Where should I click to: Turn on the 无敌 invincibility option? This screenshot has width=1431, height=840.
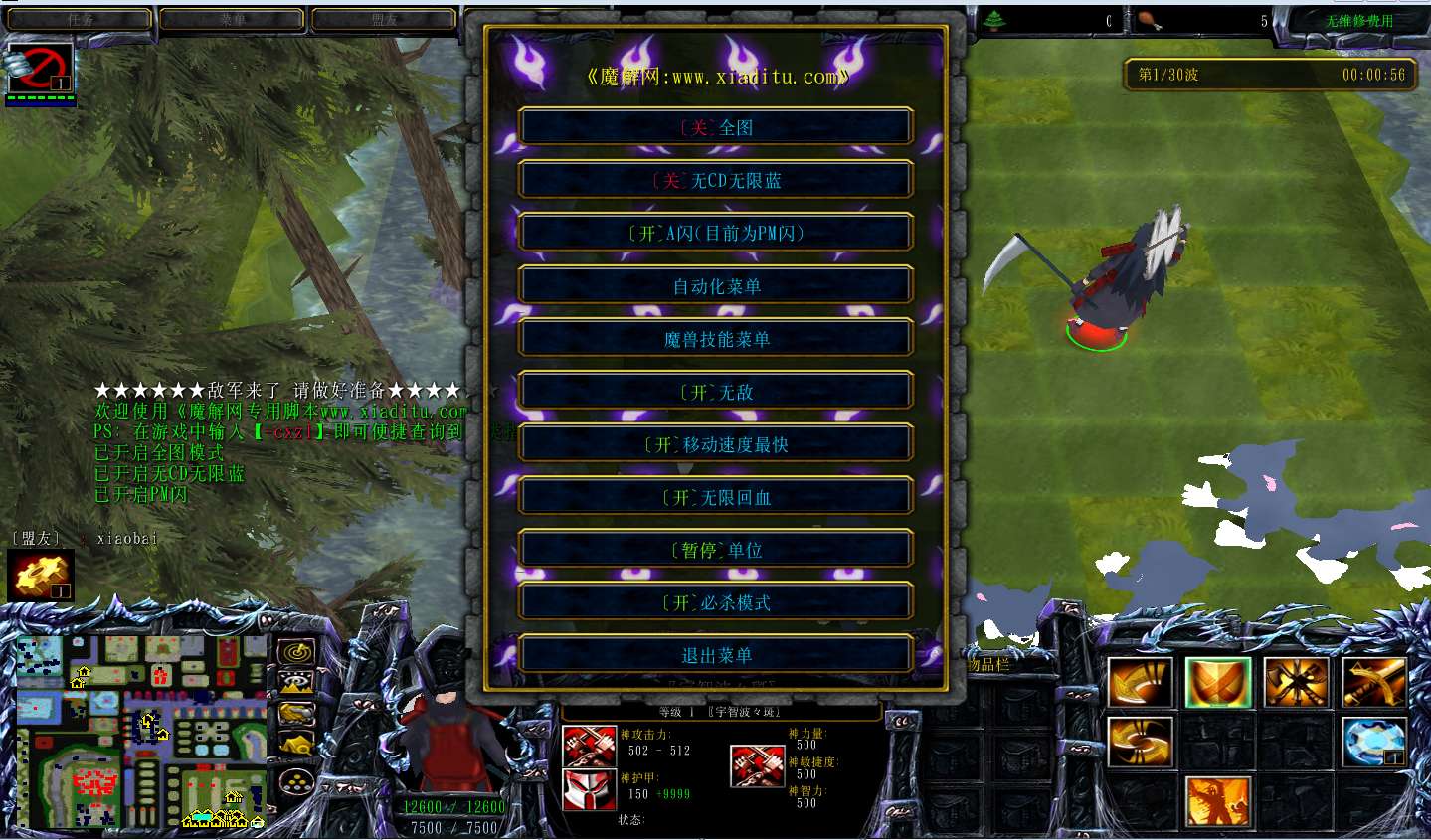pos(715,392)
